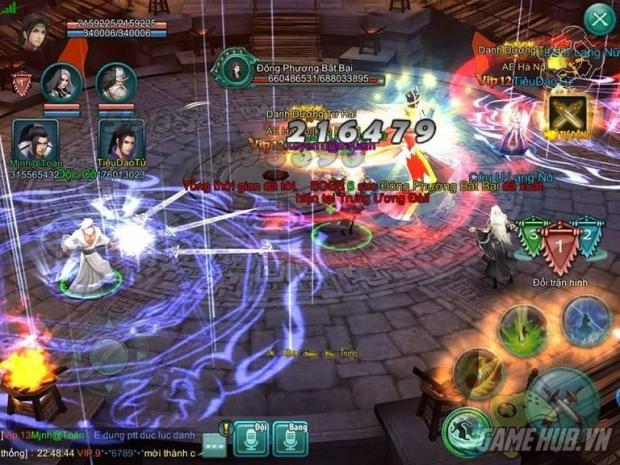Open the red shield emblem under the portrait
The width and height of the screenshot is (620, 465).
pos(20,80)
